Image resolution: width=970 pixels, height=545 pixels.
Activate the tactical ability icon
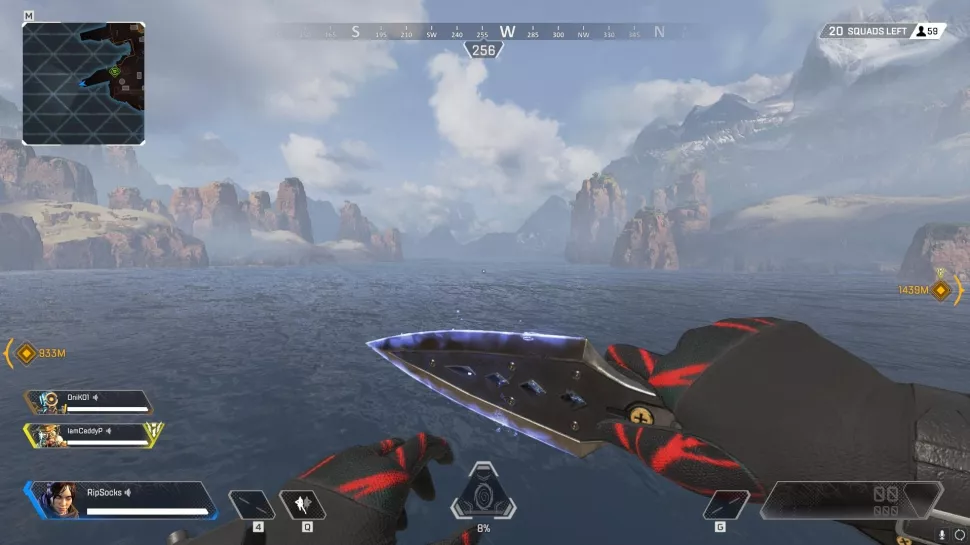pos(302,503)
